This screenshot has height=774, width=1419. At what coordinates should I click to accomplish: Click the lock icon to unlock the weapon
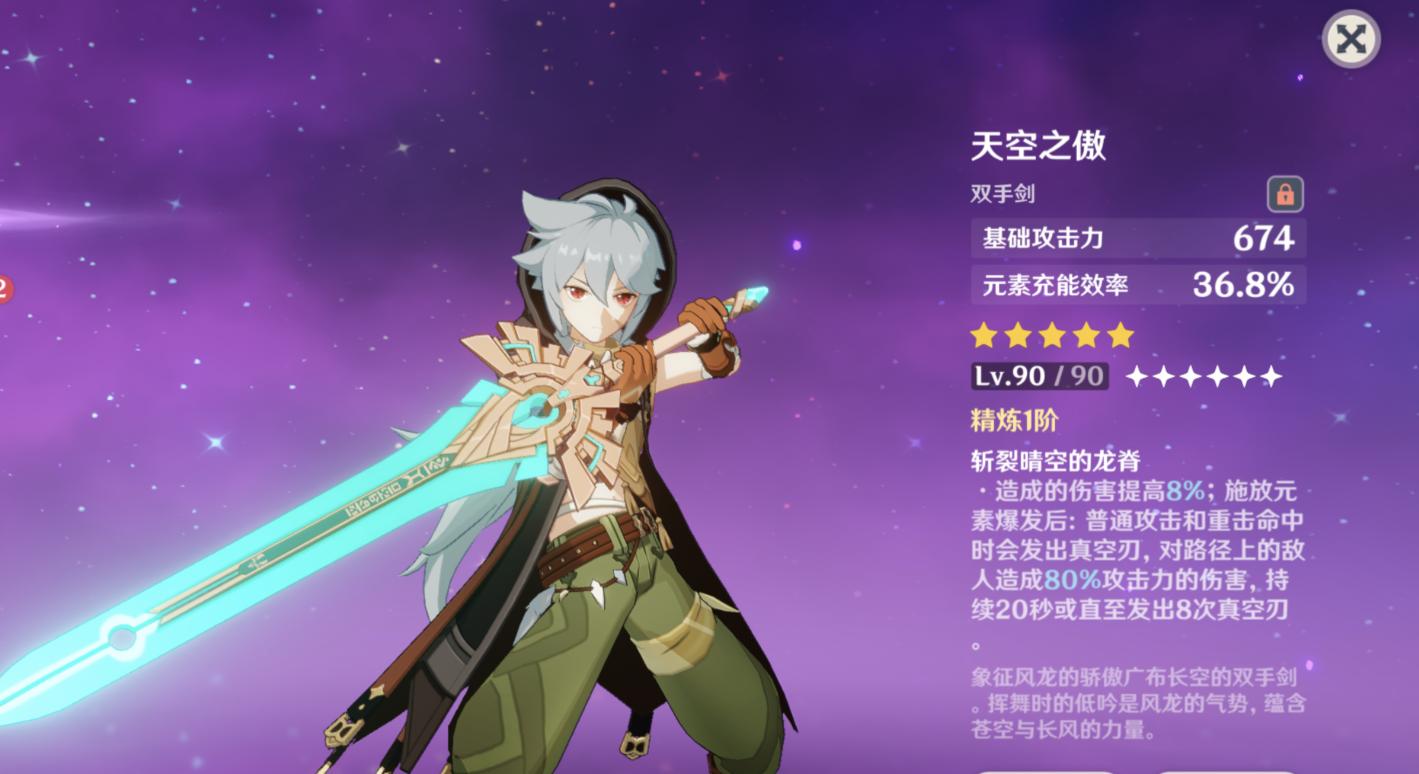[x=1286, y=195]
